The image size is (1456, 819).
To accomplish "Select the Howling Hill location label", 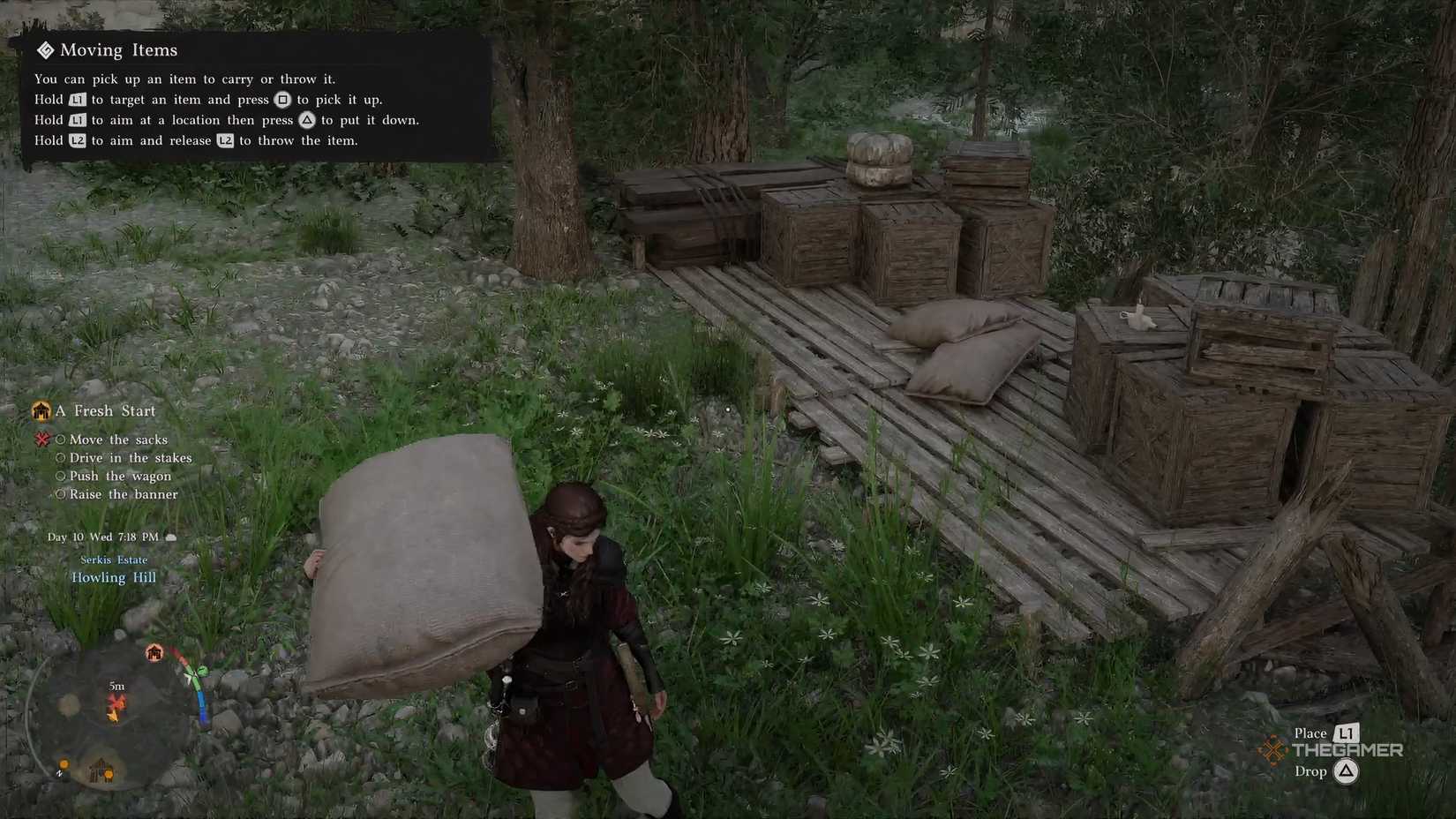I will 114,577.
